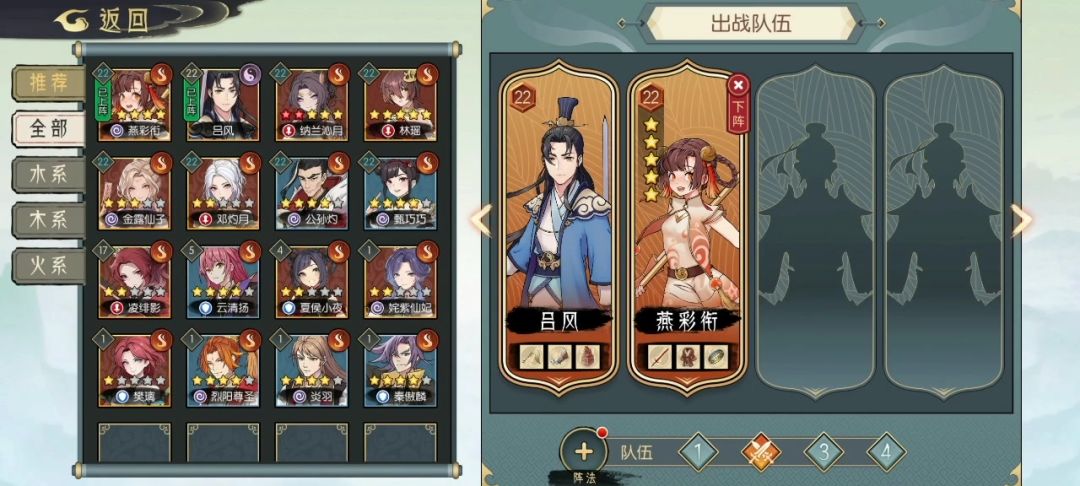Screen dimensions: 1080x486
Task: Filter heroes by 木系
Action: click(x=47, y=220)
